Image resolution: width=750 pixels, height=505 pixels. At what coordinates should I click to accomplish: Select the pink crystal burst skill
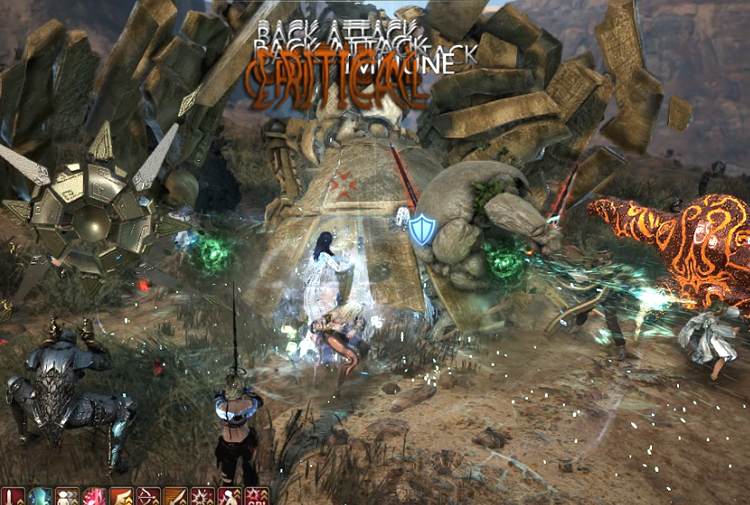point(94,497)
